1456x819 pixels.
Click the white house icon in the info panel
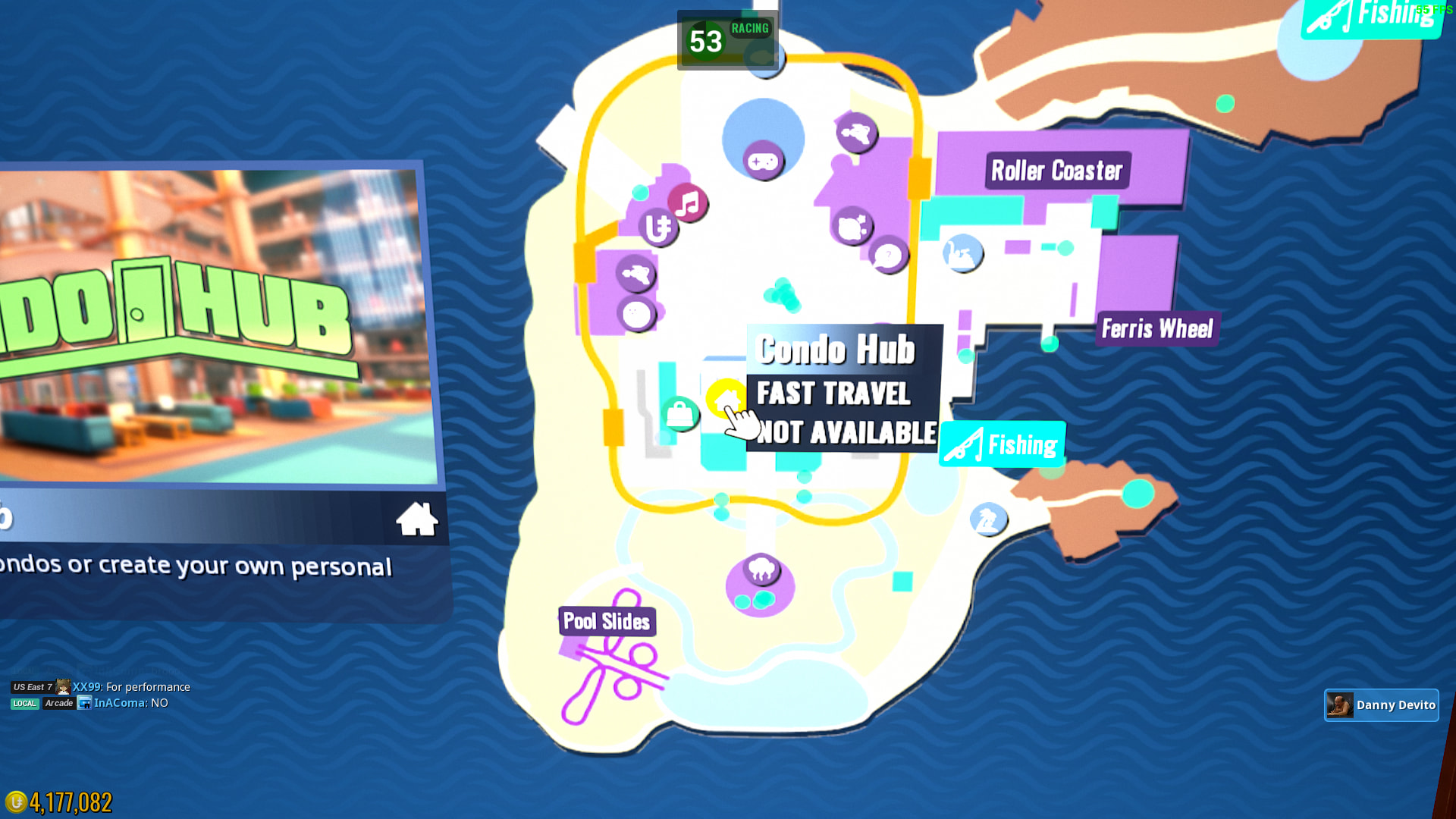click(416, 519)
